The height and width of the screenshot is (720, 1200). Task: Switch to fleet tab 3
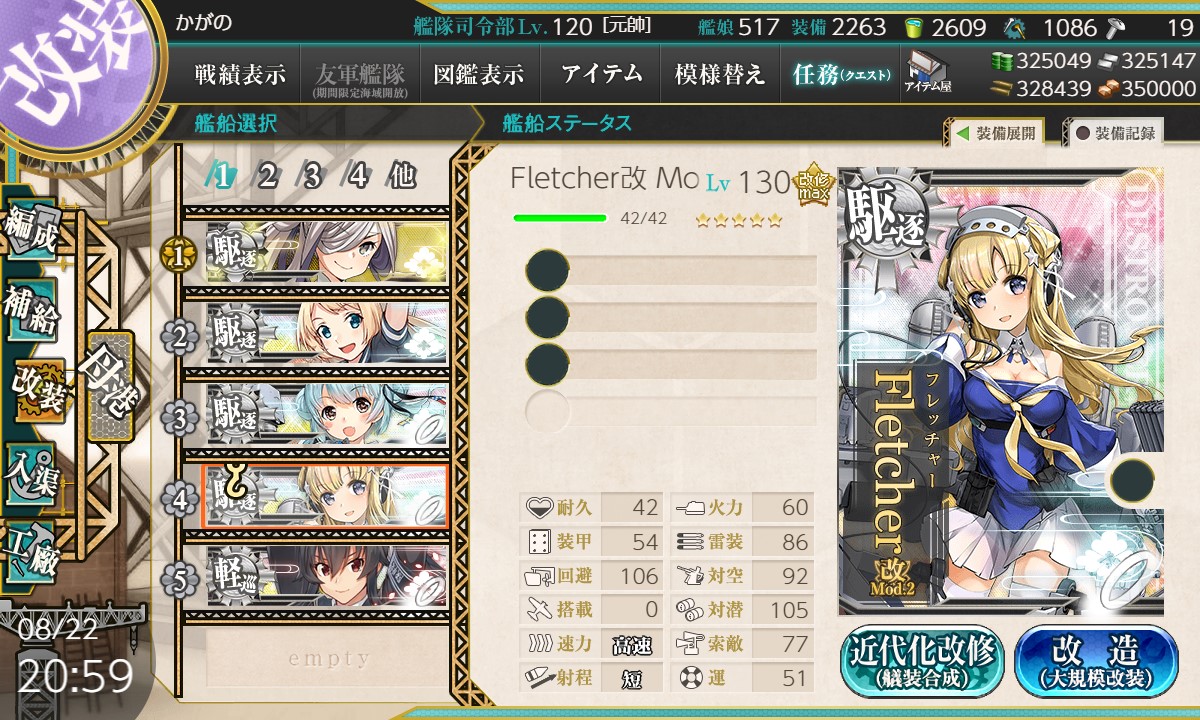(x=311, y=176)
